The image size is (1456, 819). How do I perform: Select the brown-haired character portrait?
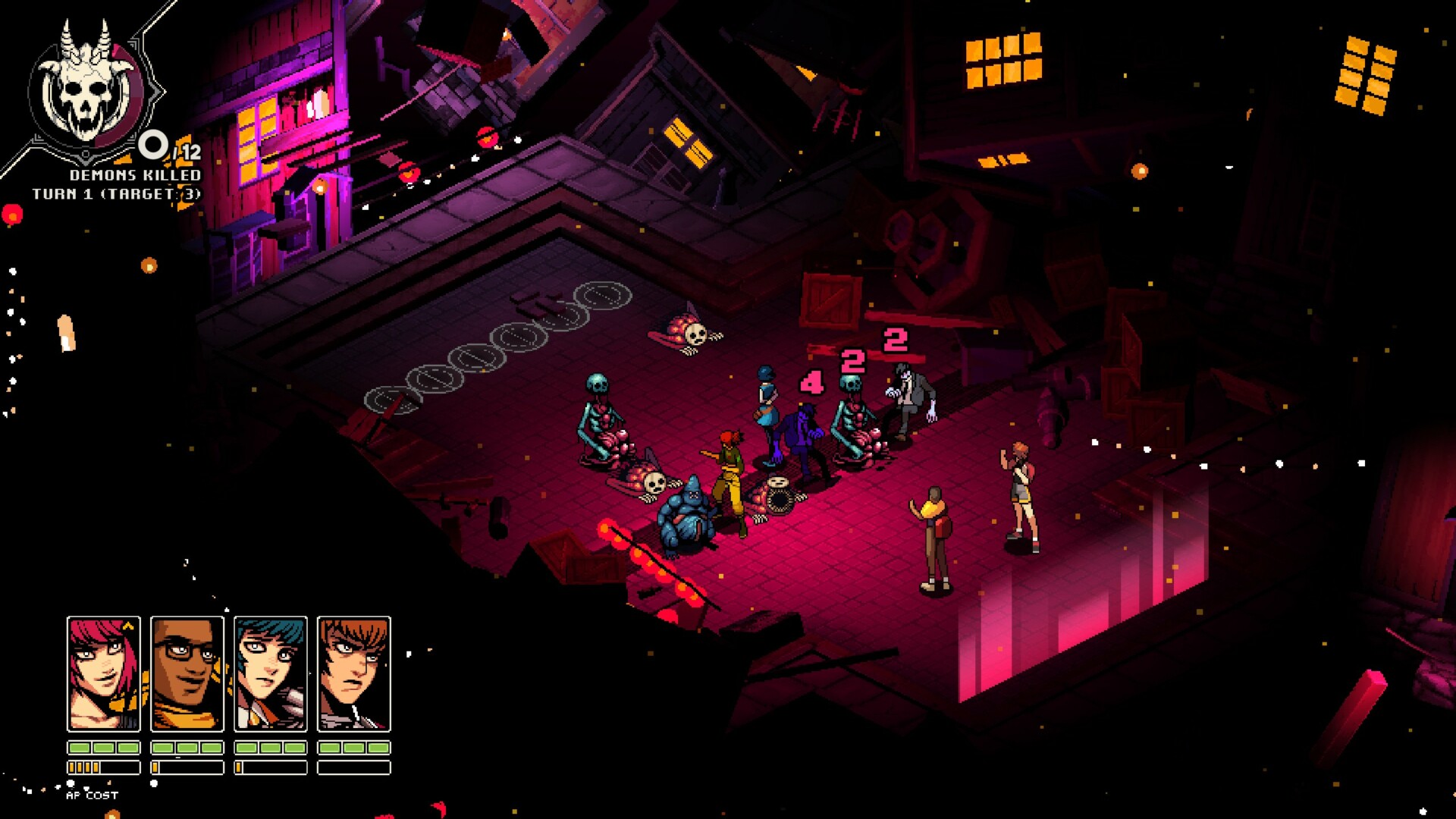[354, 673]
